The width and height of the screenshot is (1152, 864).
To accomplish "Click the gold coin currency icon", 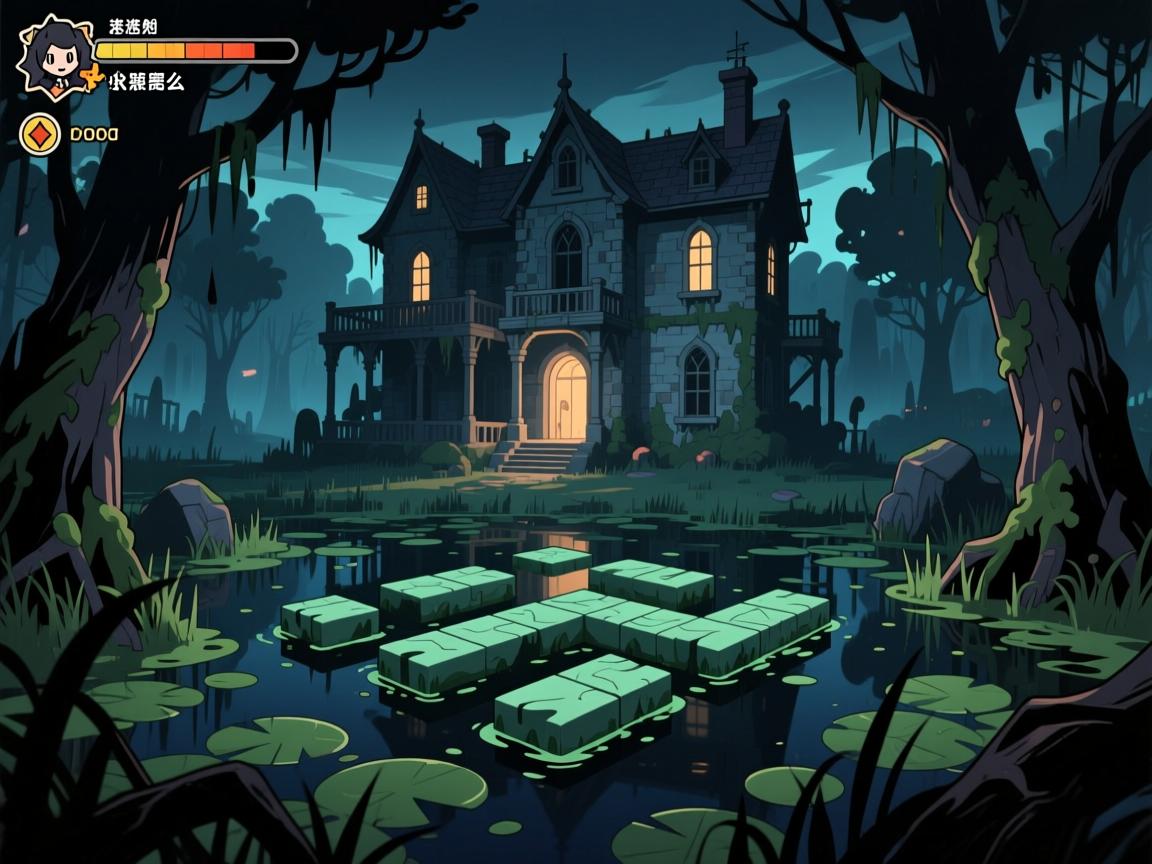I will (x=40, y=133).
